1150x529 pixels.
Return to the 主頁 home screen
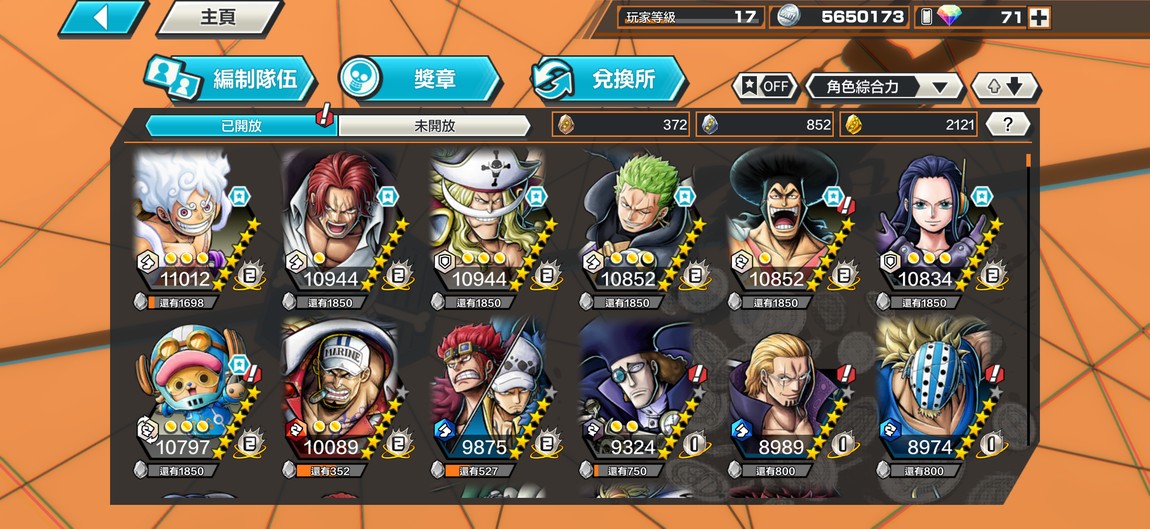click(x=218, y=18)
